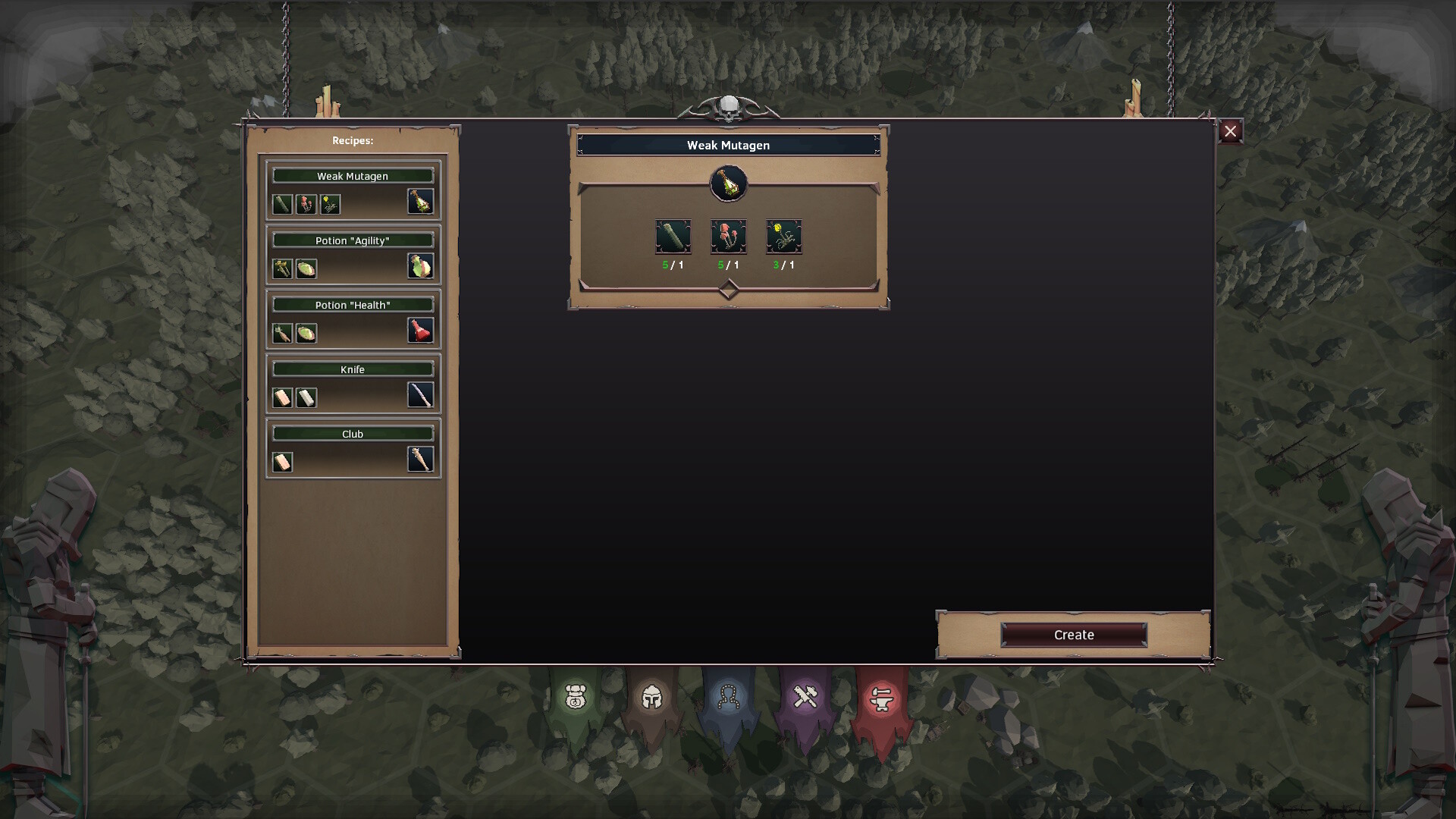
Task: Switch to the brown helmet banner tab
Action: point(652,697)
